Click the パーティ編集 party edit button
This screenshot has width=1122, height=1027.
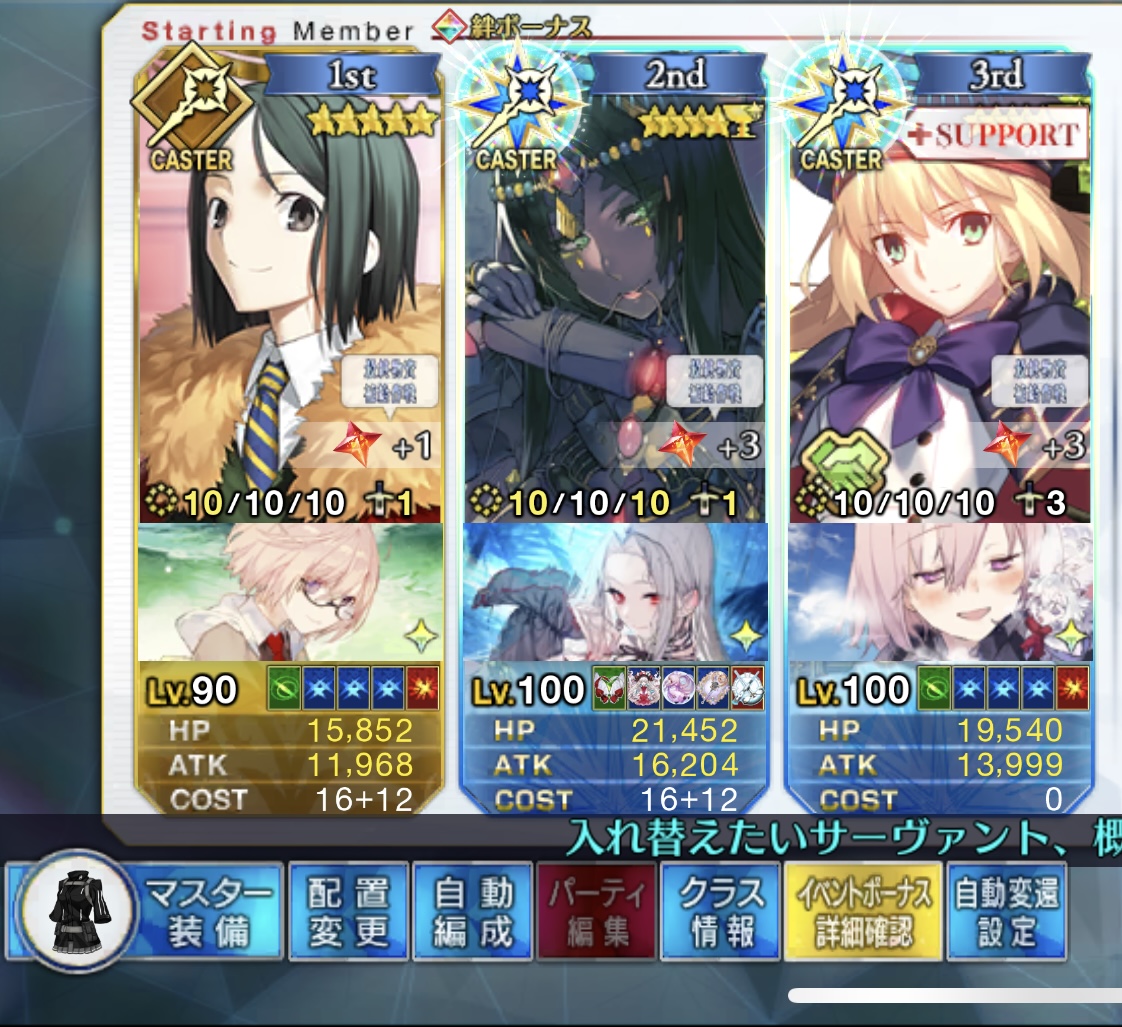(598, 912)
